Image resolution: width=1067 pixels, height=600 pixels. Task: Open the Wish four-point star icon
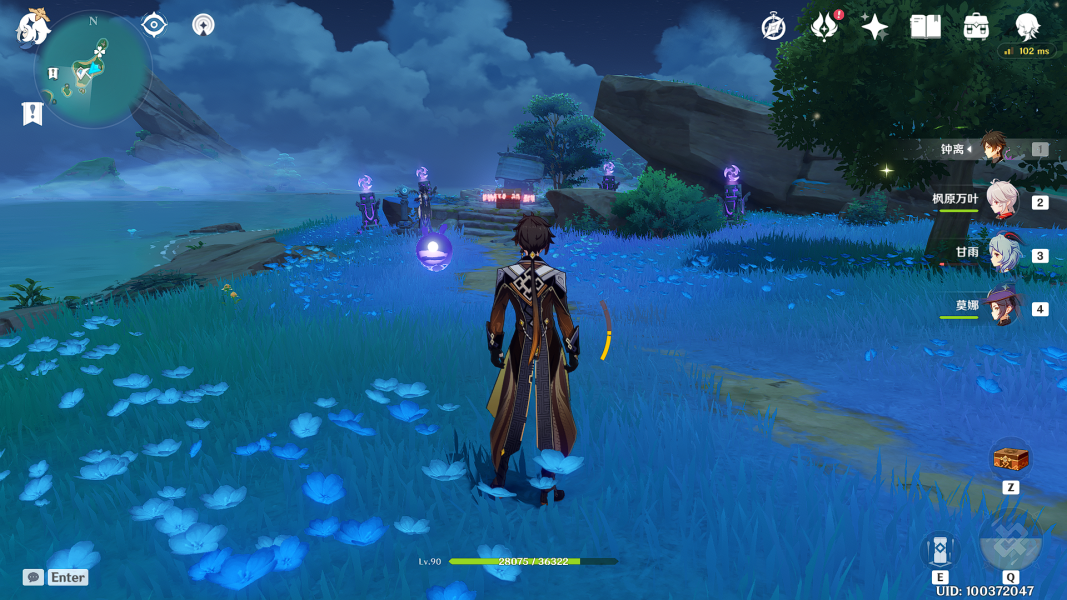(x=875, y=27)
